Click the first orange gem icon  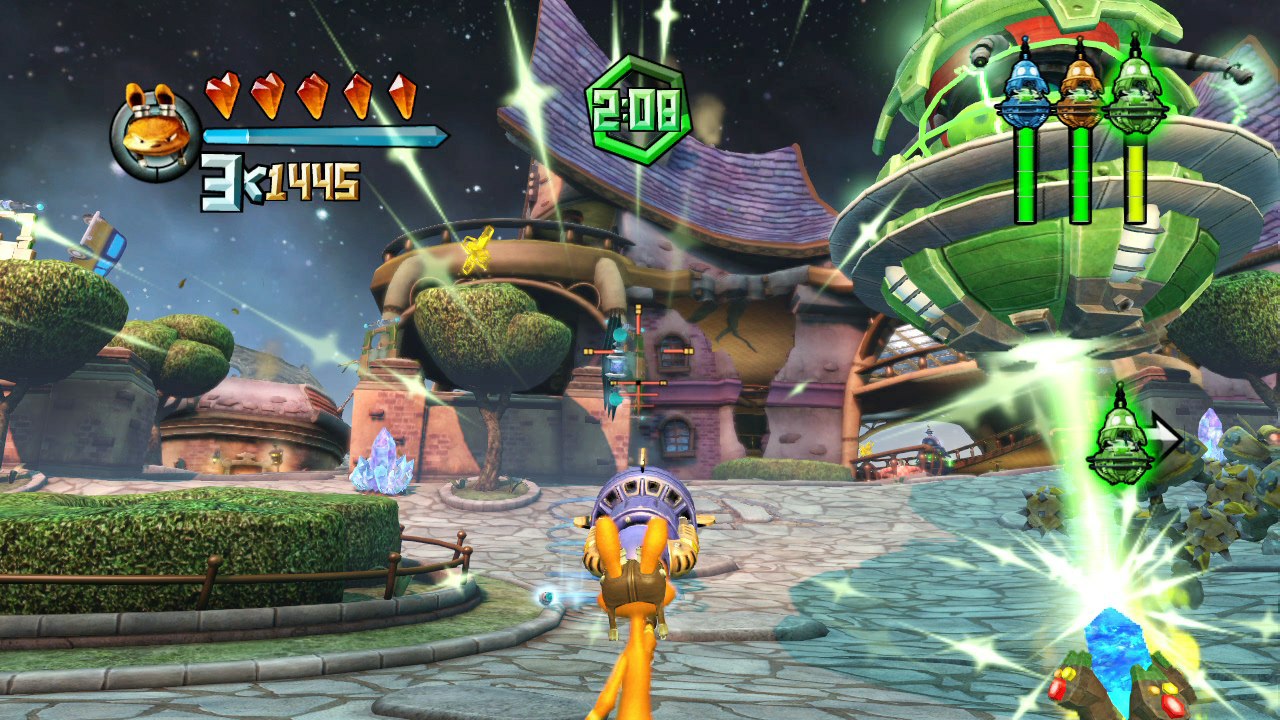[x=222, y=93]
